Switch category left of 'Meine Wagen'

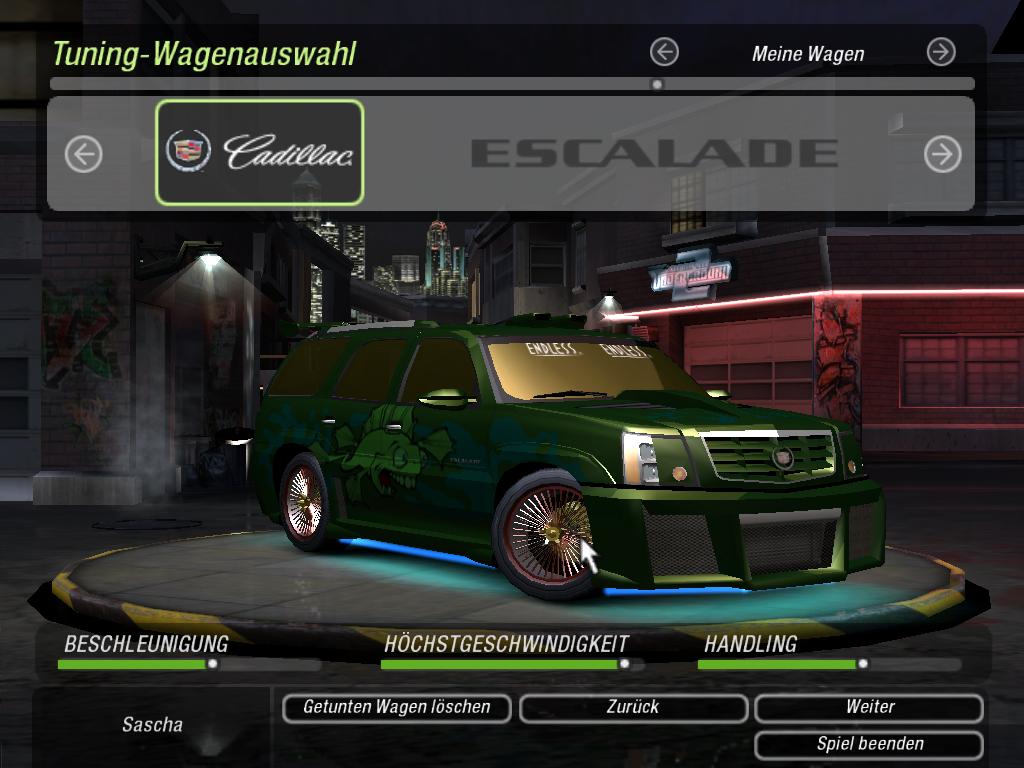click(x=664, y=52)
